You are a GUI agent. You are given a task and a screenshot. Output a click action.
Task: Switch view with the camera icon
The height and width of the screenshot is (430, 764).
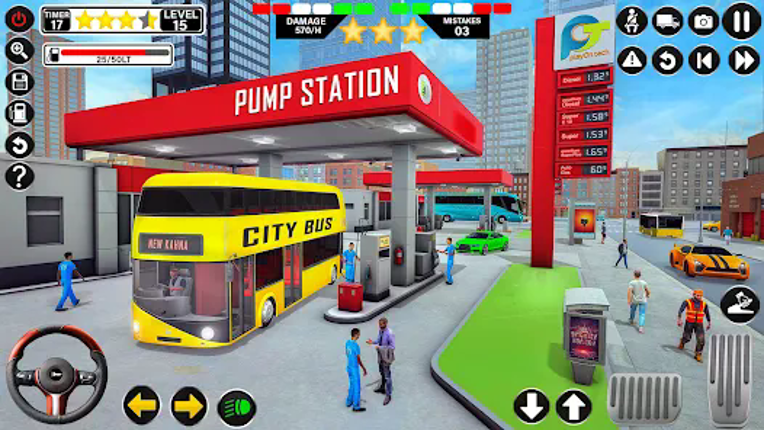(704, 21)
